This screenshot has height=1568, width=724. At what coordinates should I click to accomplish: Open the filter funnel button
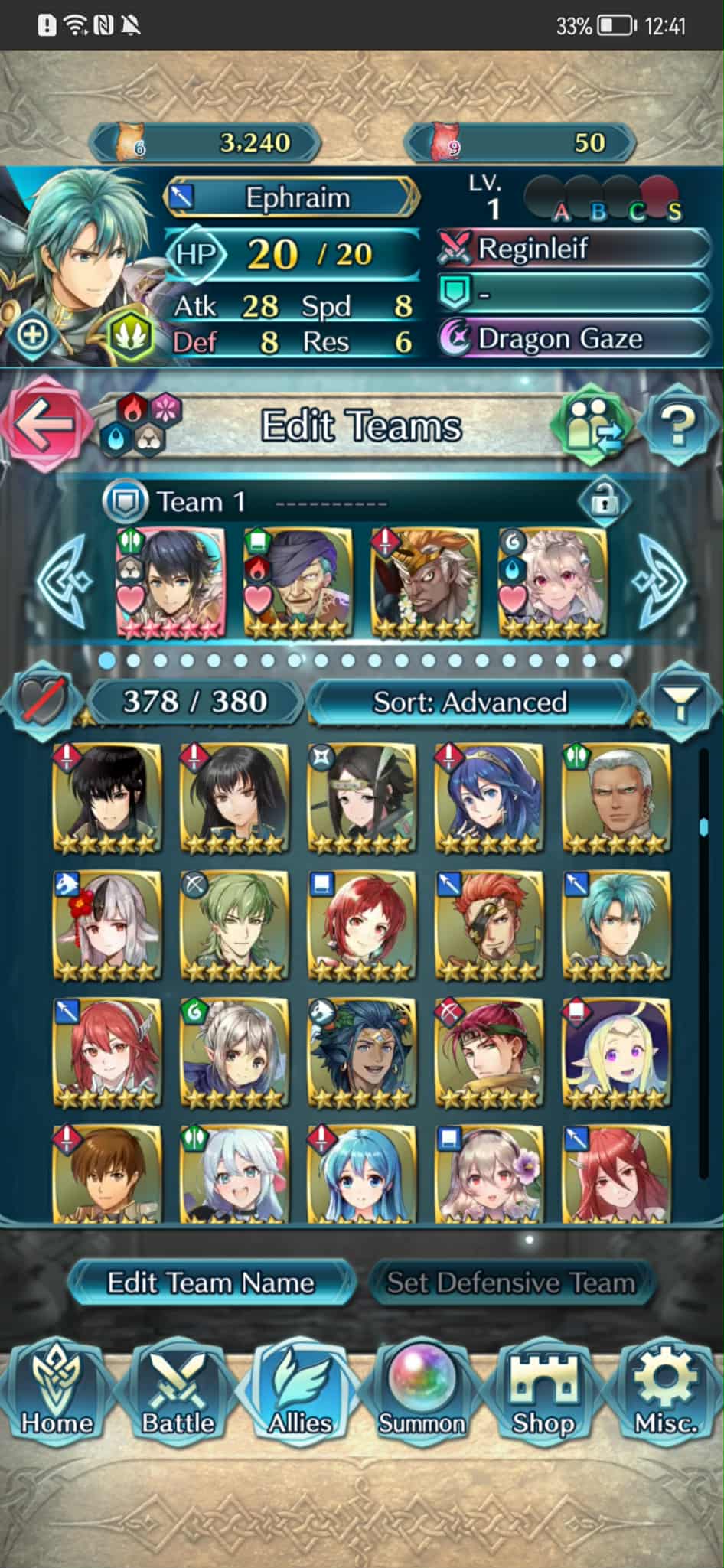pos(679,700)
